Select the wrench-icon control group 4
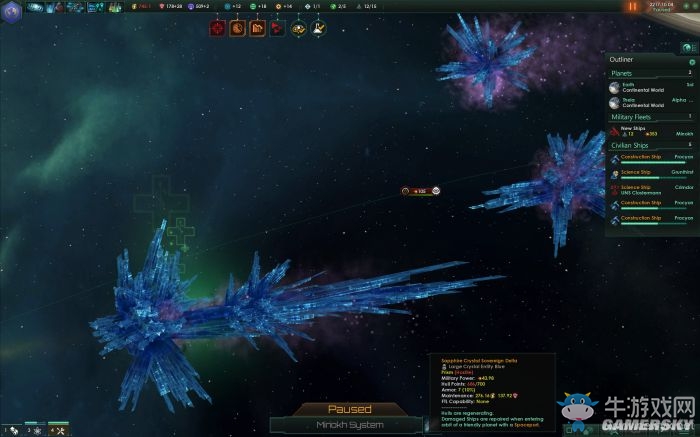Viewport: 700px width, 437px height. click(57, 430)
